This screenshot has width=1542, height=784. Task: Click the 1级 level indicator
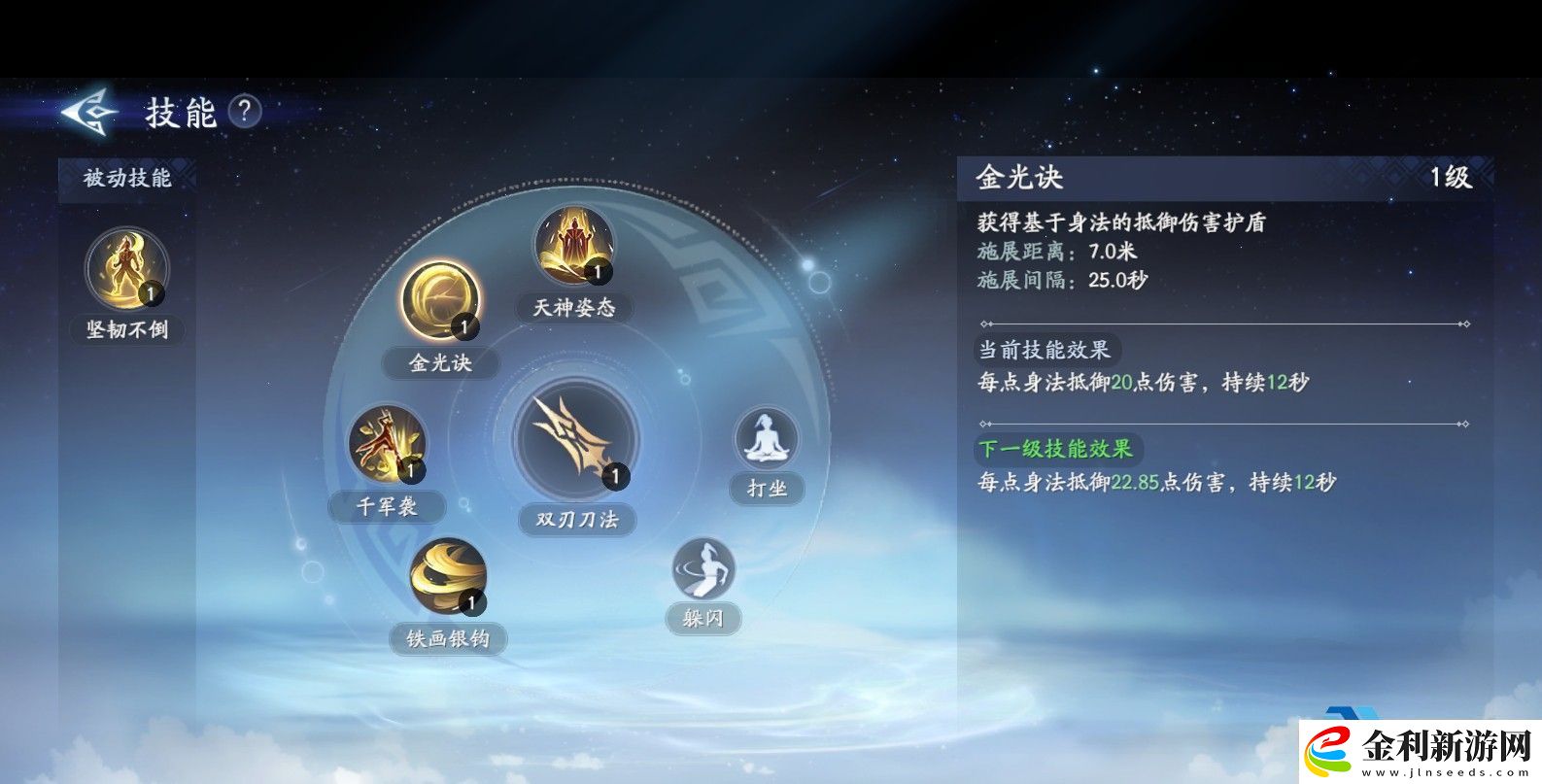click(1452, 179)
